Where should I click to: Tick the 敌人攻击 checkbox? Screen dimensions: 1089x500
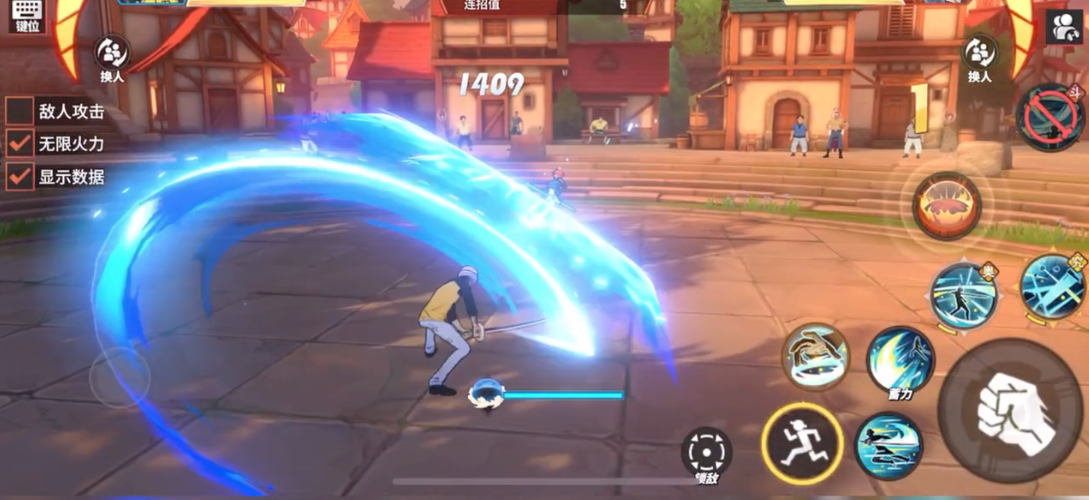pos(19,111)
